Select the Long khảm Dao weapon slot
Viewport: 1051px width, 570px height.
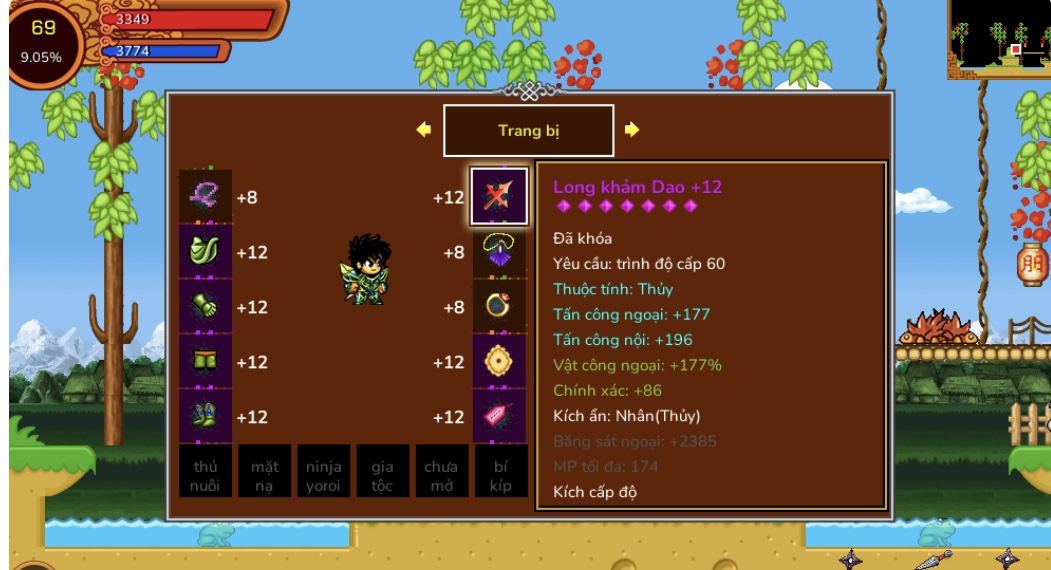(x=499, y=197)
